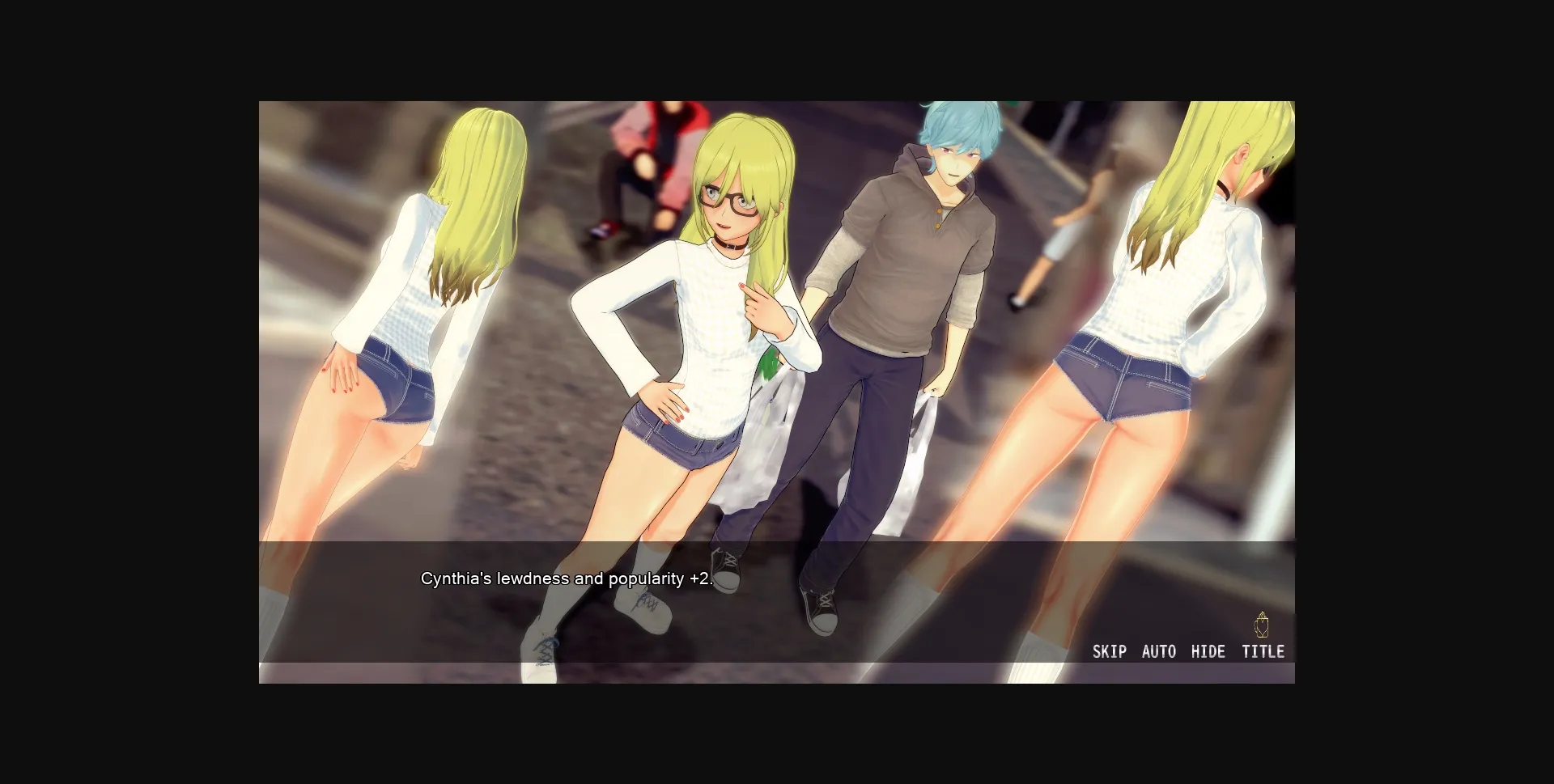This screenshot has width=1554, height=784.
Task: Click the Cynthia lewdness message to continue
Action: pyautogui.click(x=567, y=578)
